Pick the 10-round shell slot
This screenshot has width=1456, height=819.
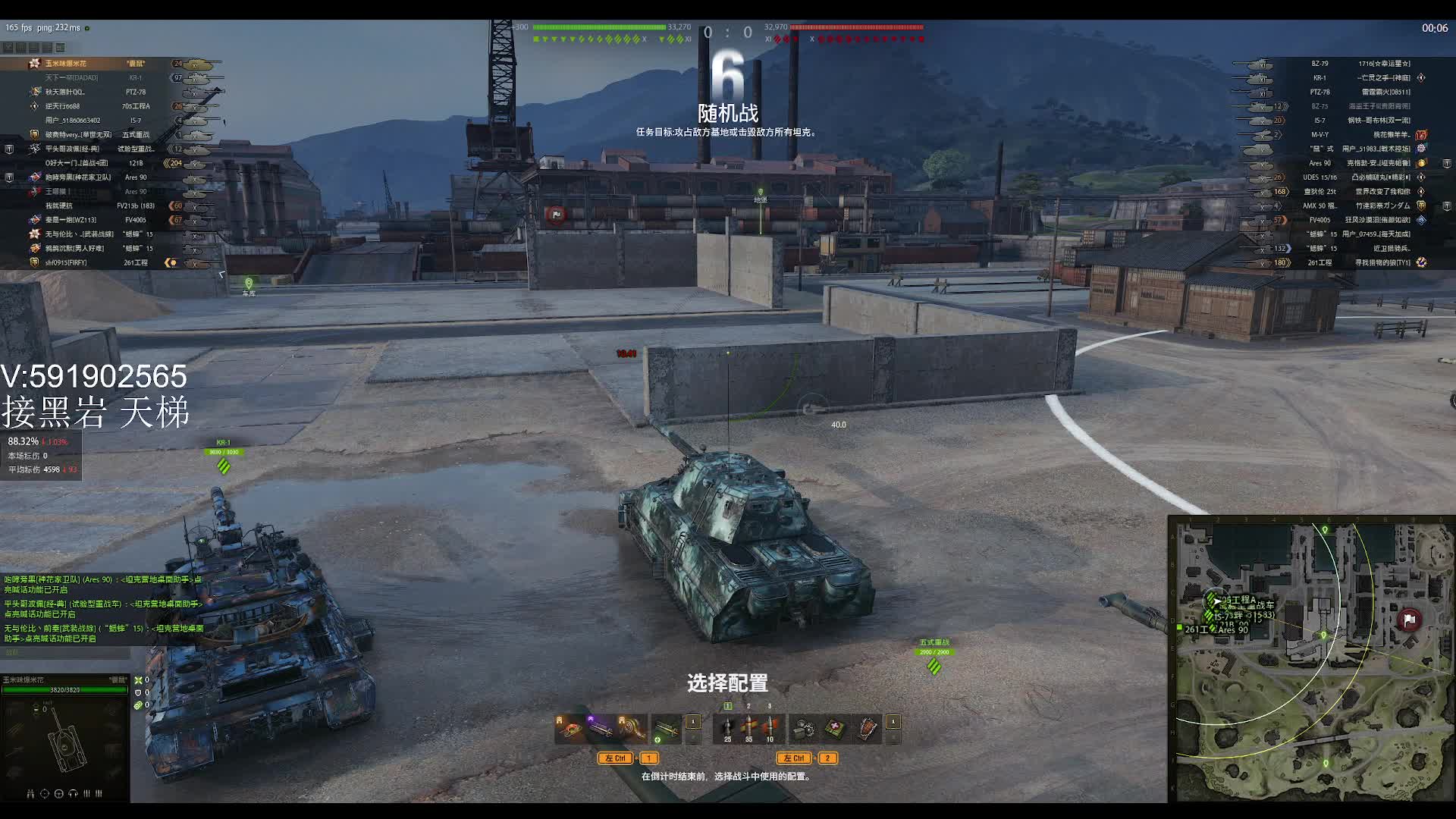[770, 728]
